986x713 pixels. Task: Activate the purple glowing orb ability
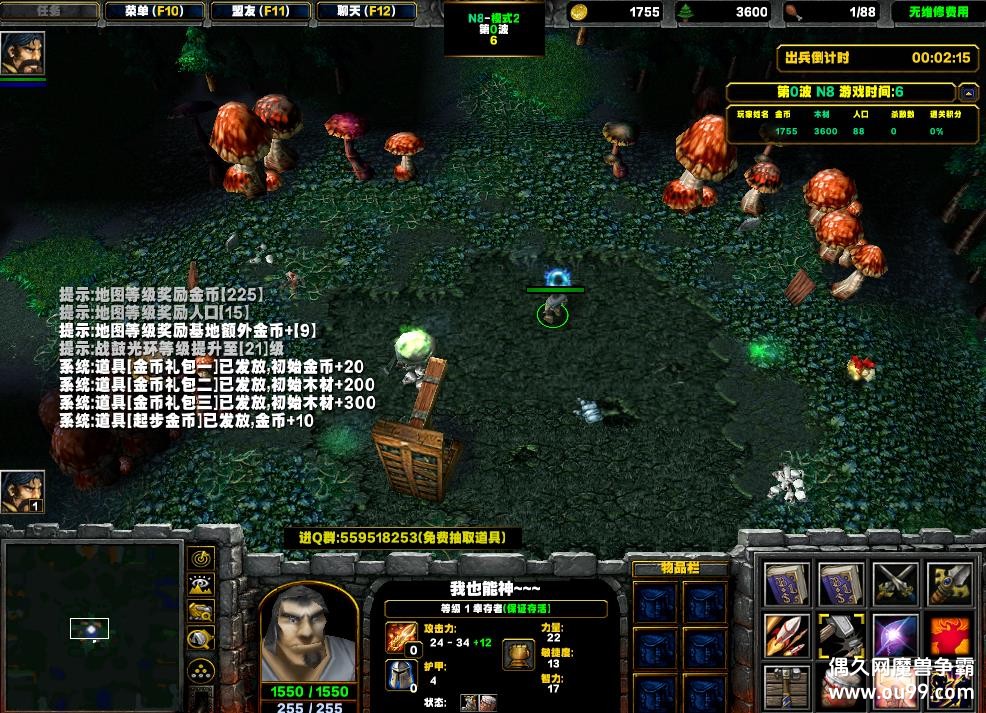point(895,636)
